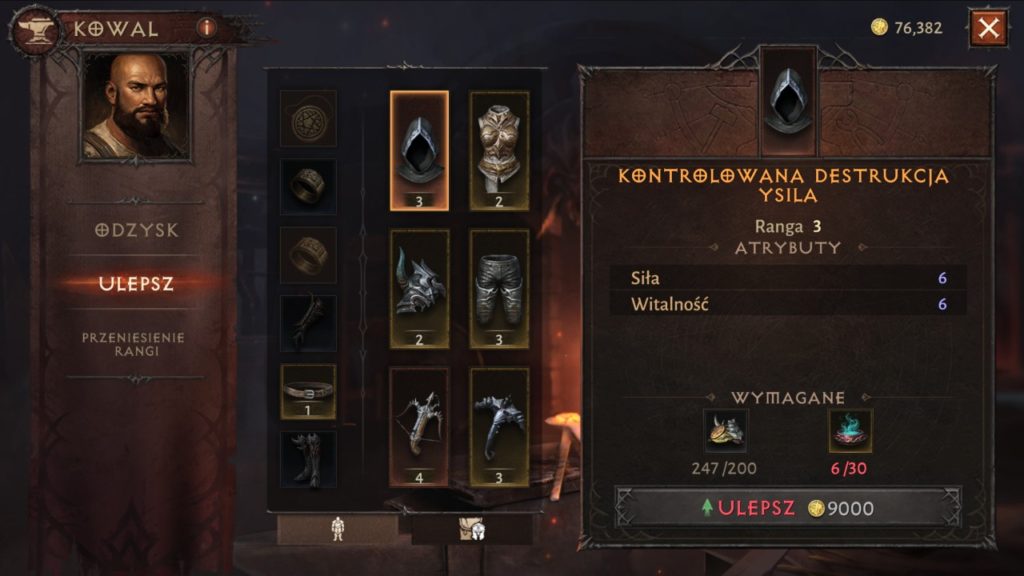Open the Przeniesienie Rangi option
The height and width of the screenshot is (576, 1024).
tap(134, 344)
